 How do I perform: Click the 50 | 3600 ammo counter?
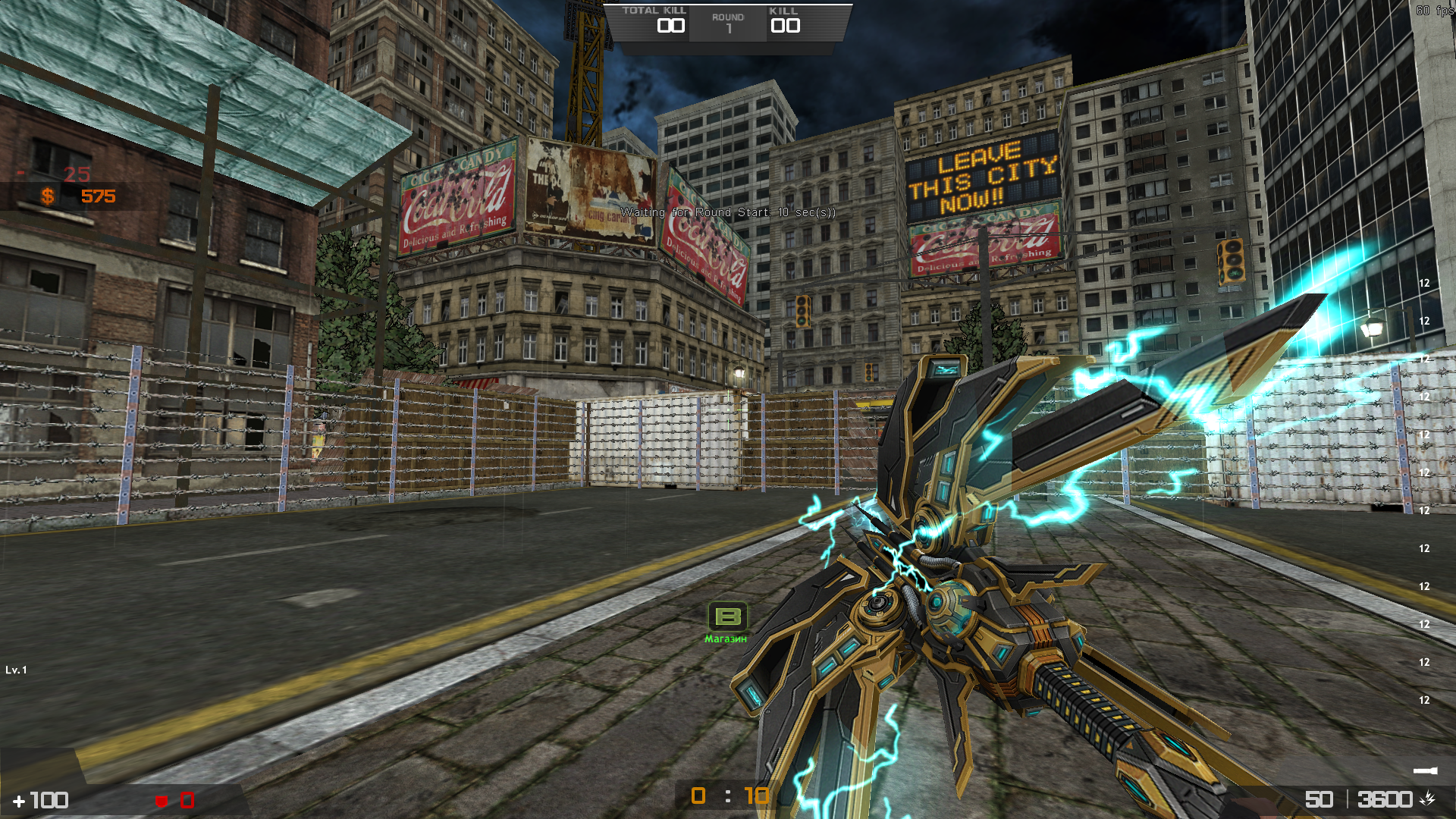click(1356, 800)
